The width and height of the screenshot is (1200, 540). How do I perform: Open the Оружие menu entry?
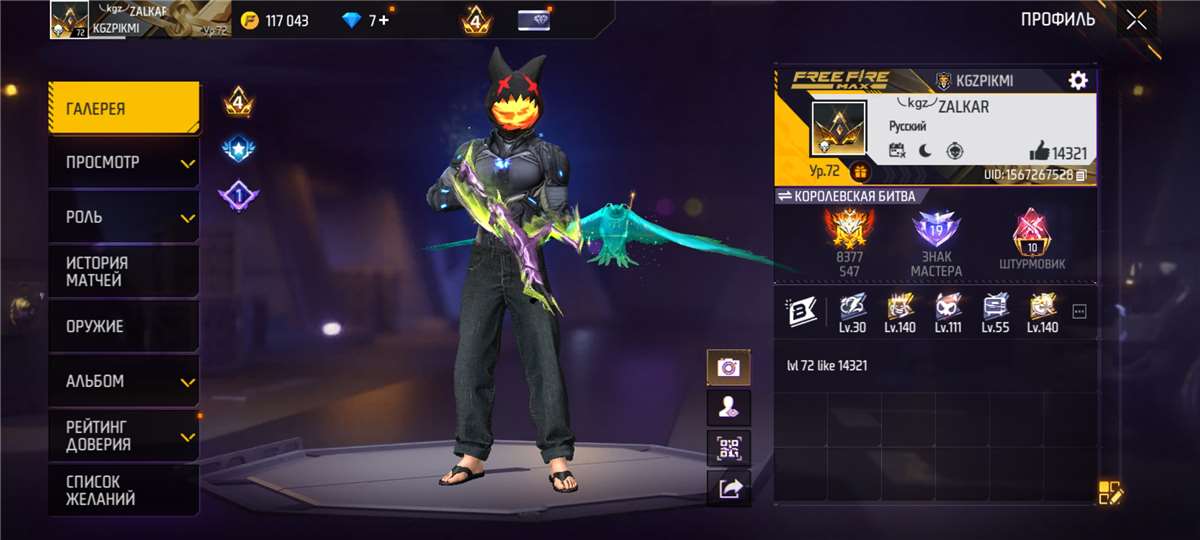click(x=124, y=326)
